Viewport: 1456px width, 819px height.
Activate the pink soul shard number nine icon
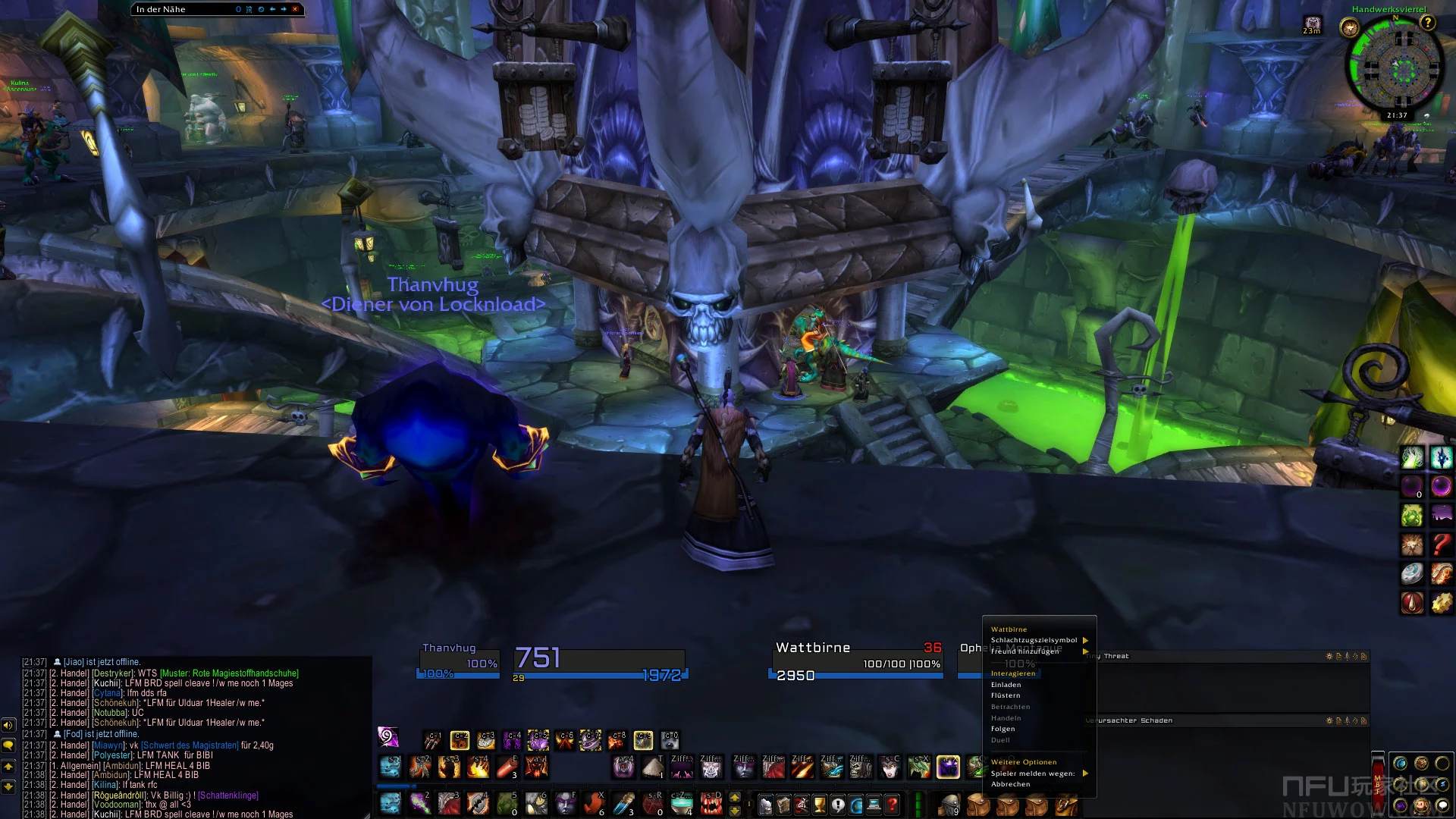[x=388, y=736]
